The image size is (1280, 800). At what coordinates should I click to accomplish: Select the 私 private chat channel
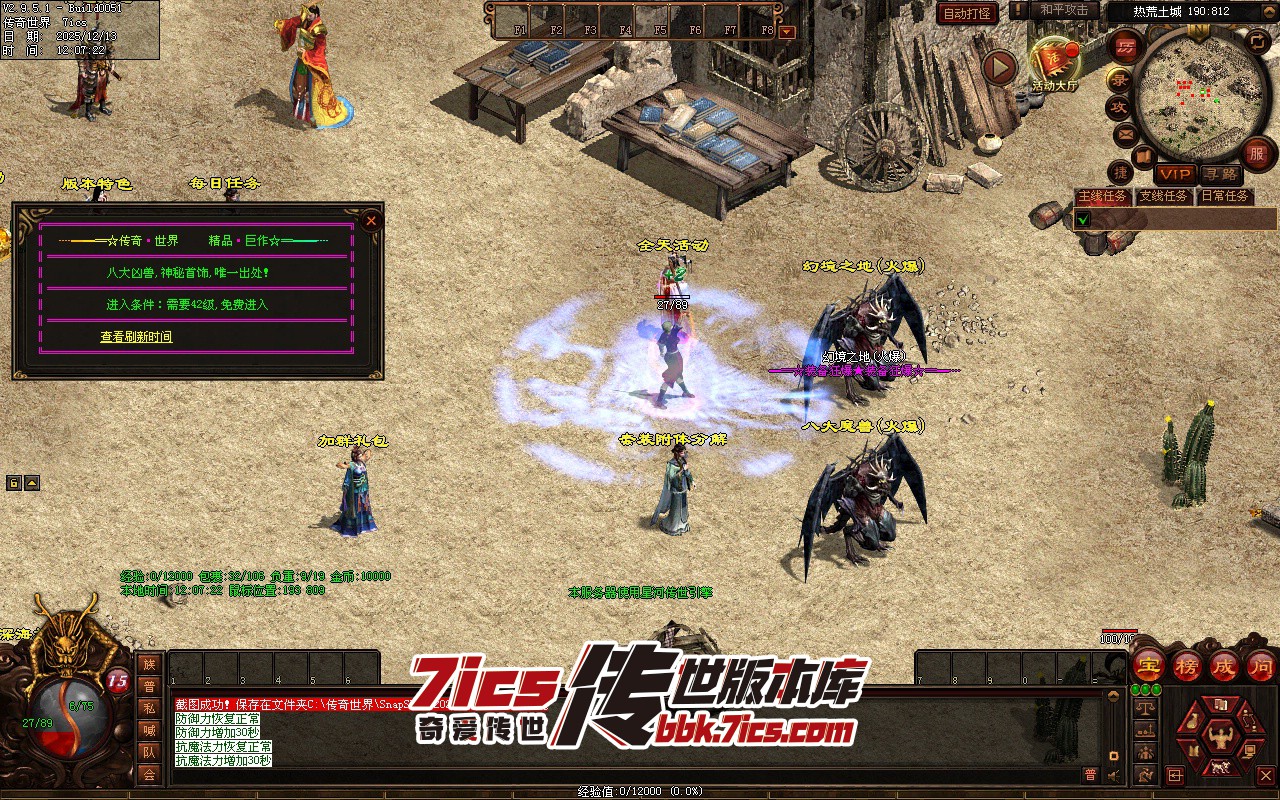149,707
